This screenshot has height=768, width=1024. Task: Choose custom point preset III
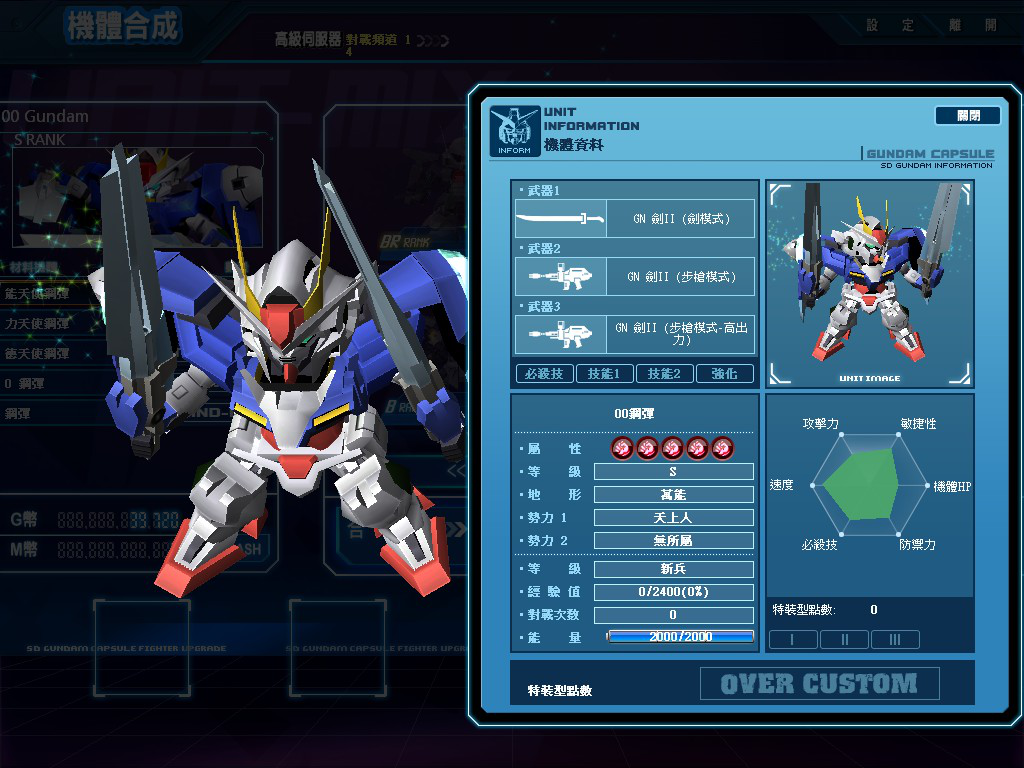coord(895,640)
